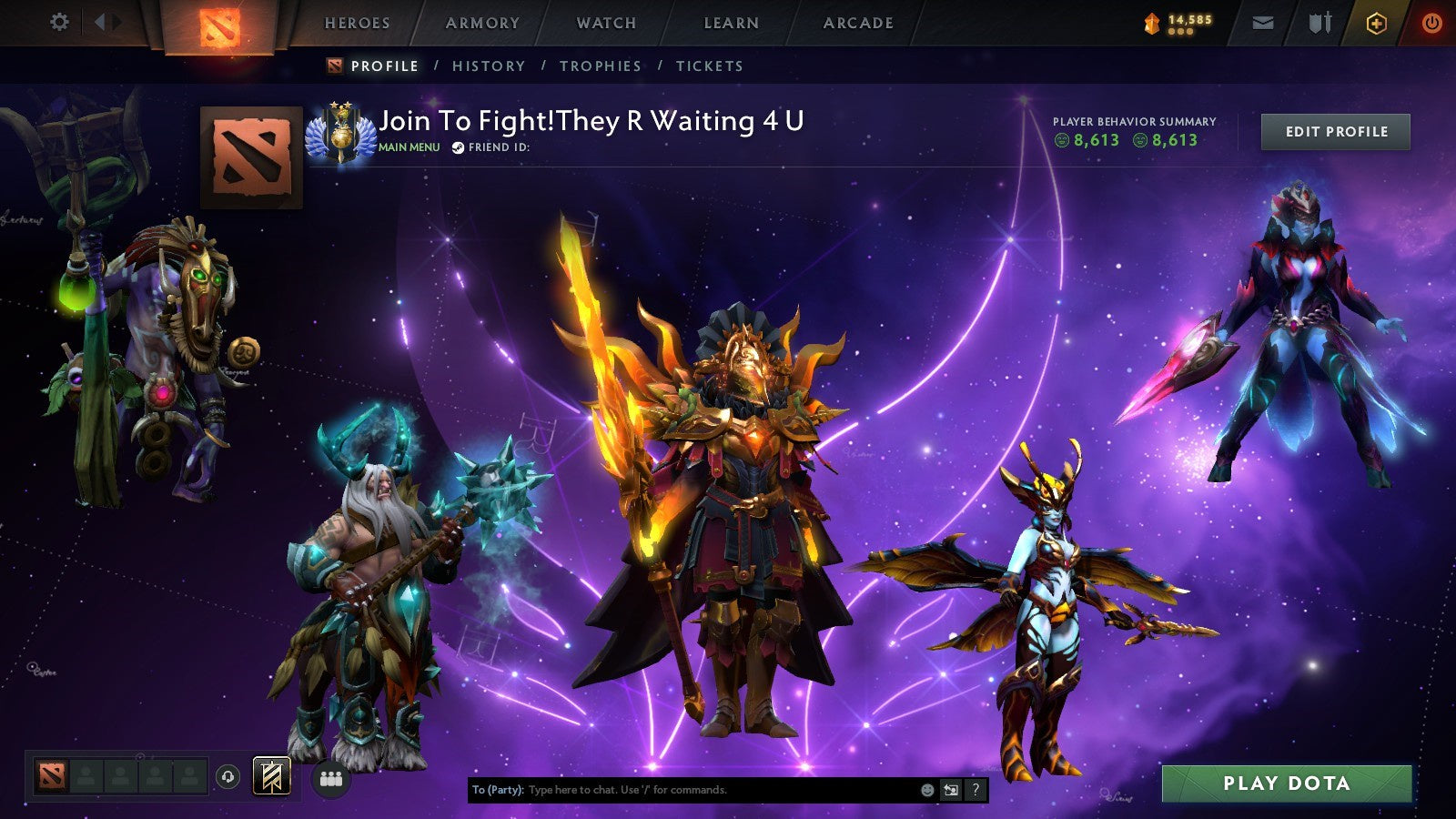Click the chat channel swap icon
1456x819 pixels.
[x=950, y=790]
